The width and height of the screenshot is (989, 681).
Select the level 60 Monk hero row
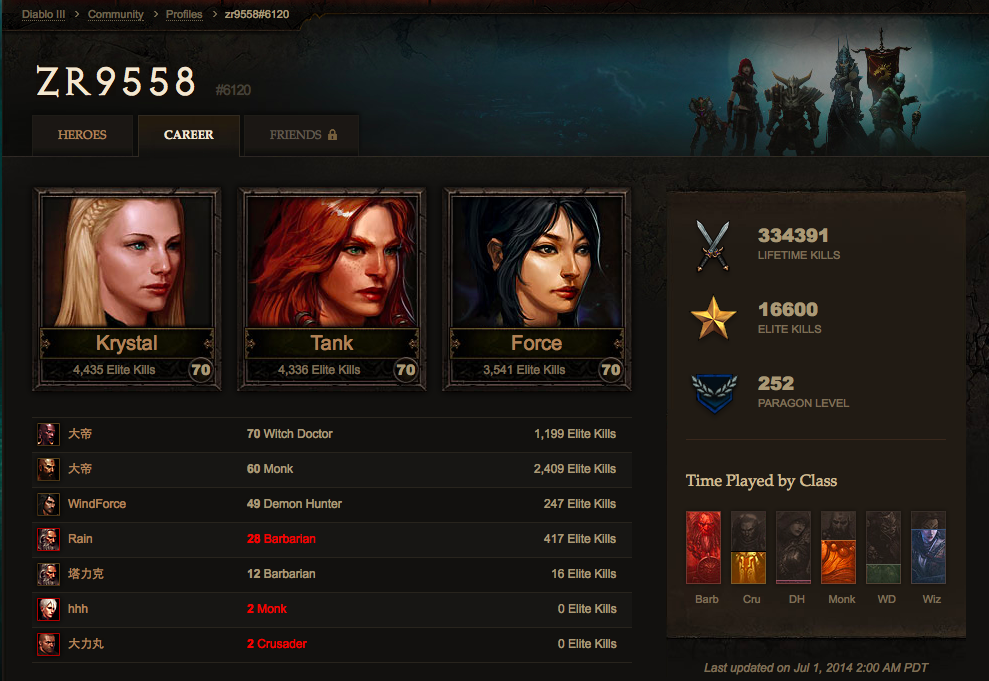[332, 469]
